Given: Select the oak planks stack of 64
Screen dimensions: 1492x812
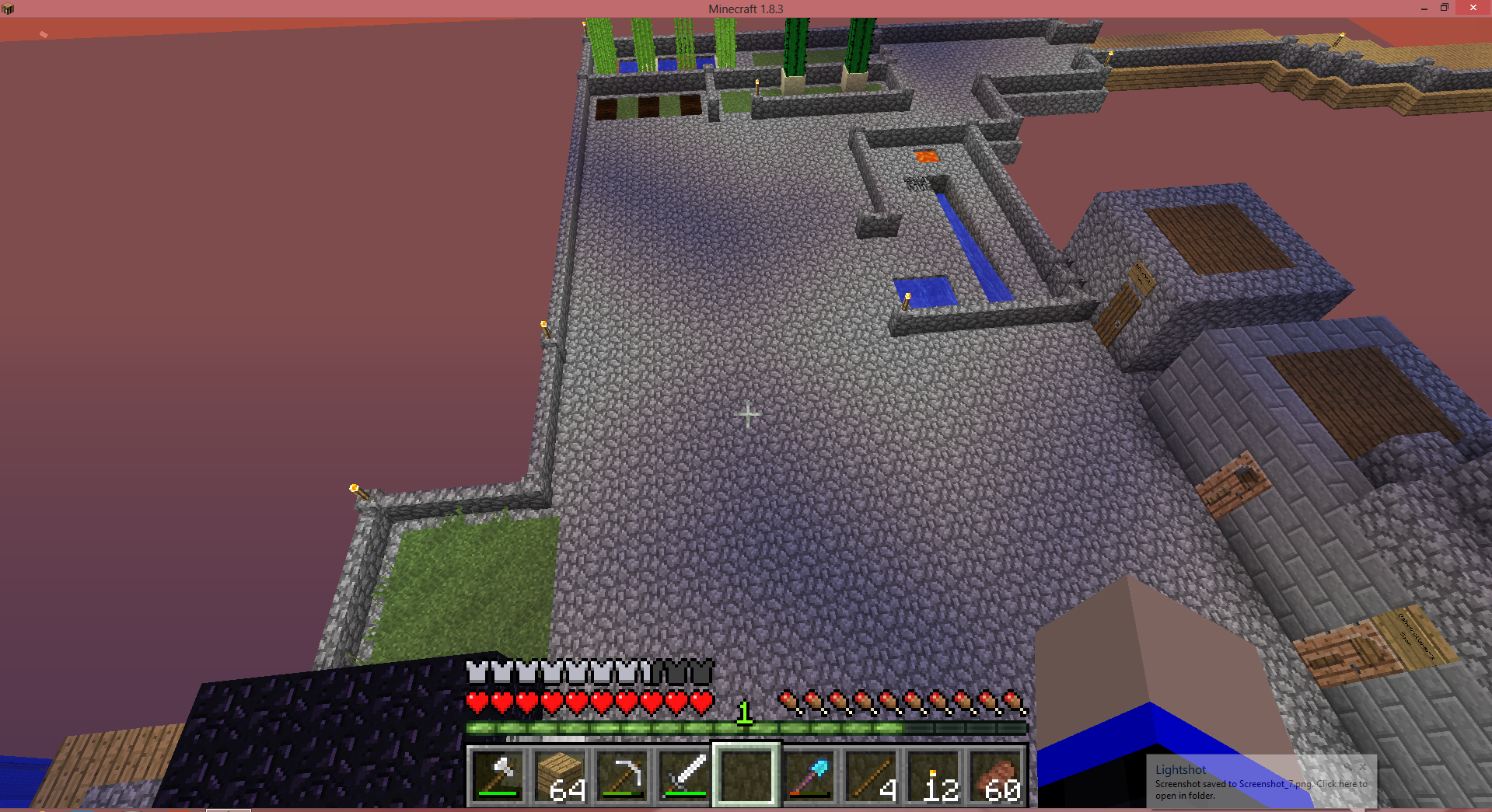Looking at the screenshot, I should [561, 775].
